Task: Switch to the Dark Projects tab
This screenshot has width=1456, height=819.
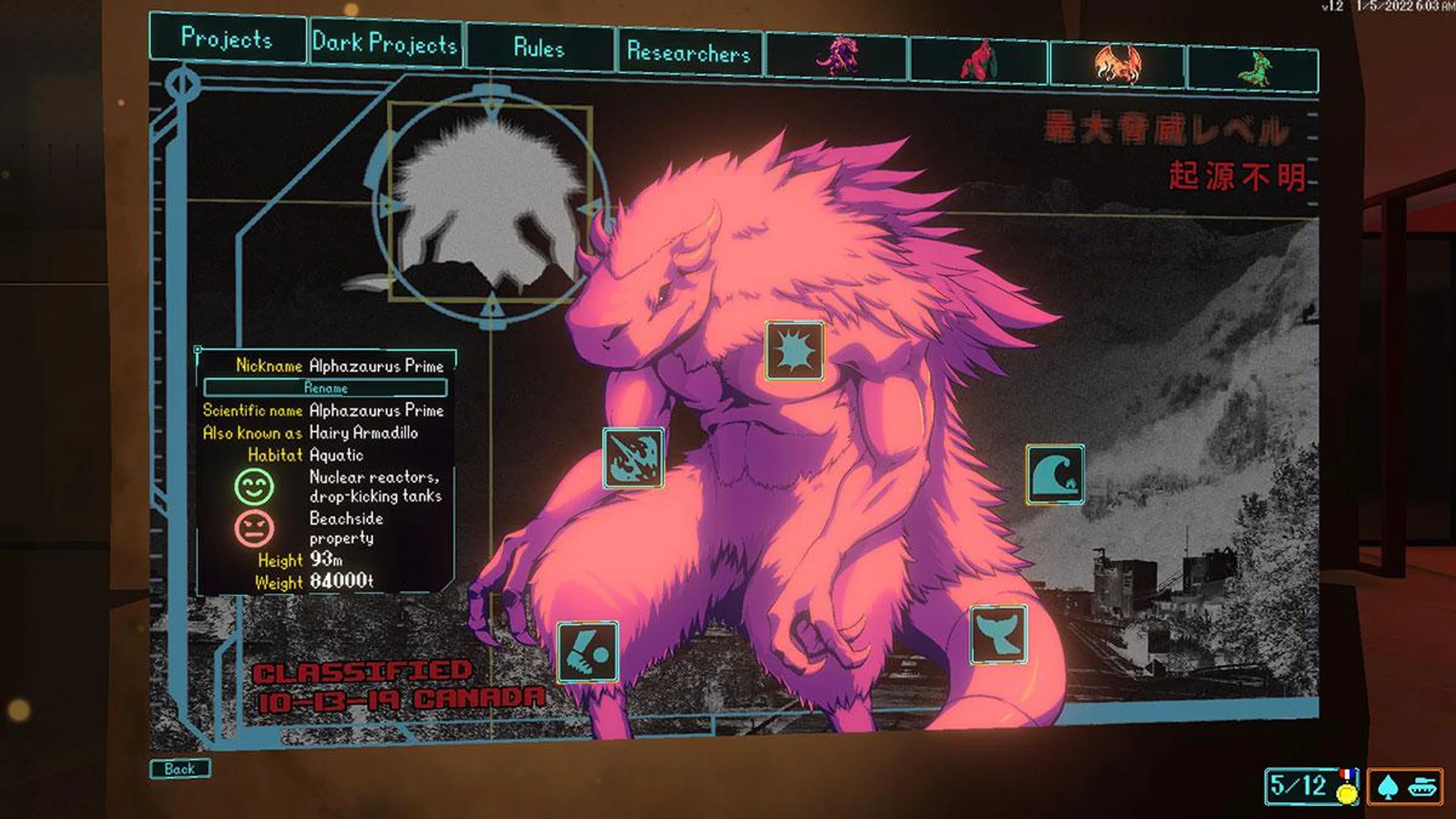Action: 385,45
